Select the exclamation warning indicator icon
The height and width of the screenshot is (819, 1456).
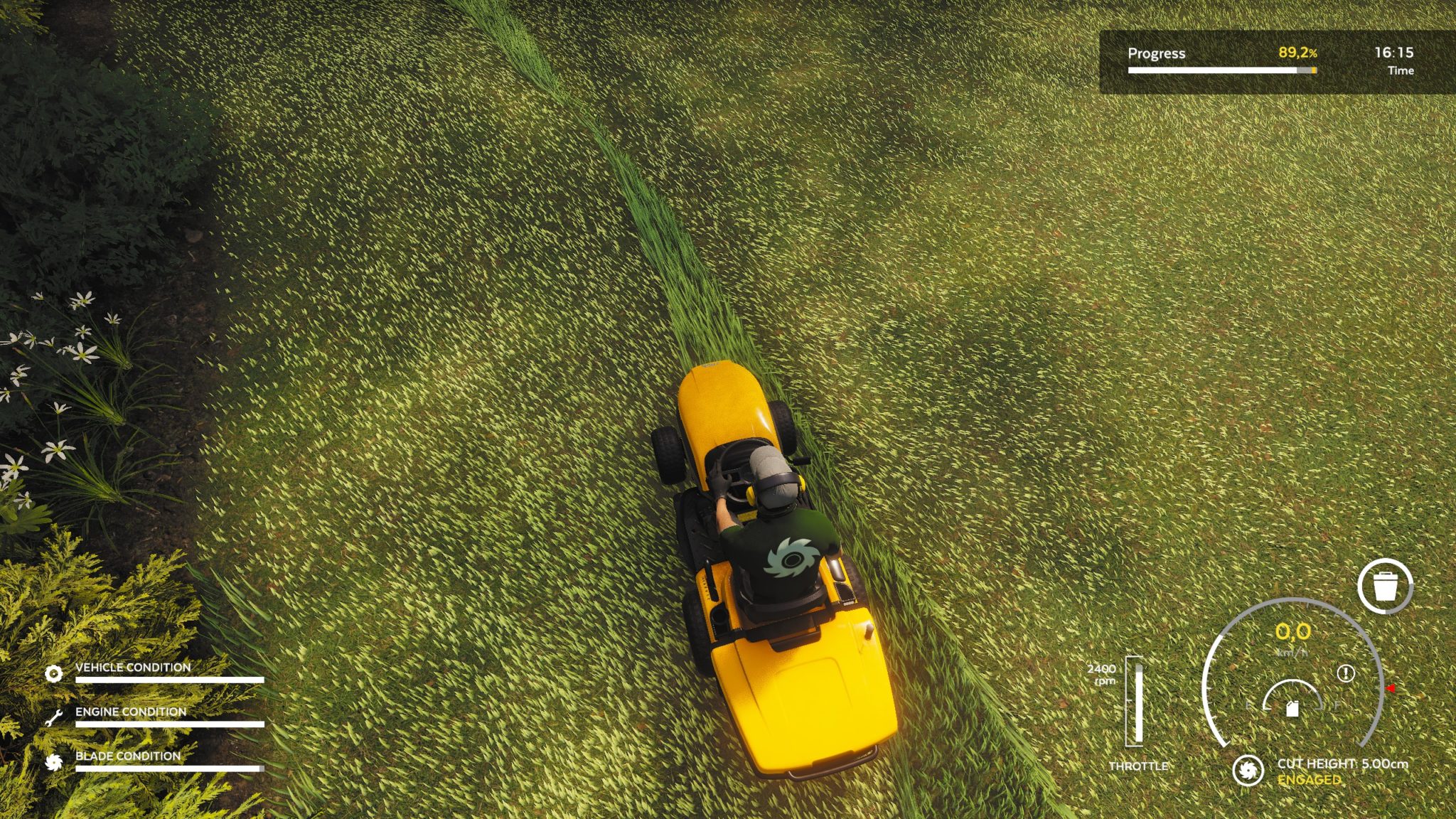pyautogui.click(x=1345, y=673)
